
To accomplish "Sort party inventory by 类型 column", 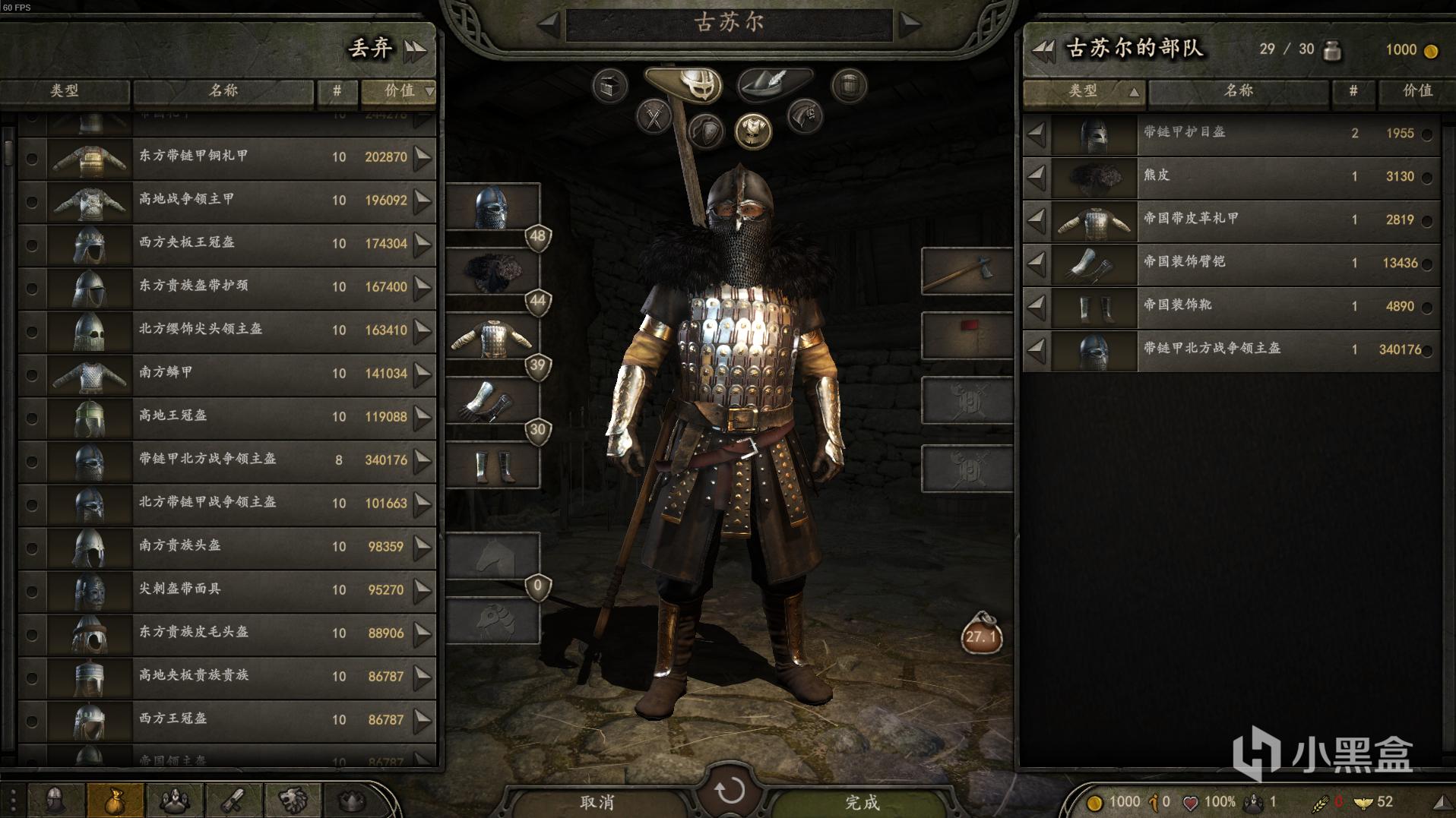I will coord(1084,91).
